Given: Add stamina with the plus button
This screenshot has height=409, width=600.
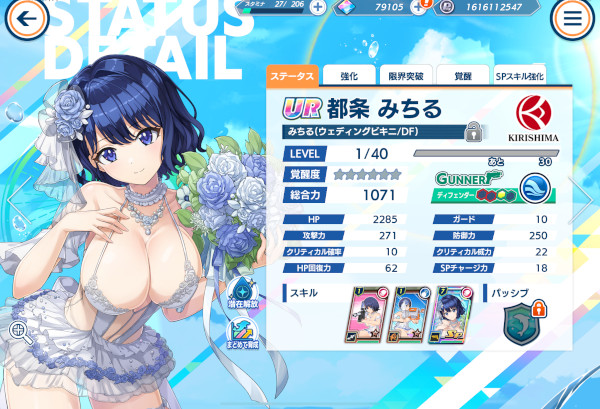Looking at the screenshot, I should 317,6.
